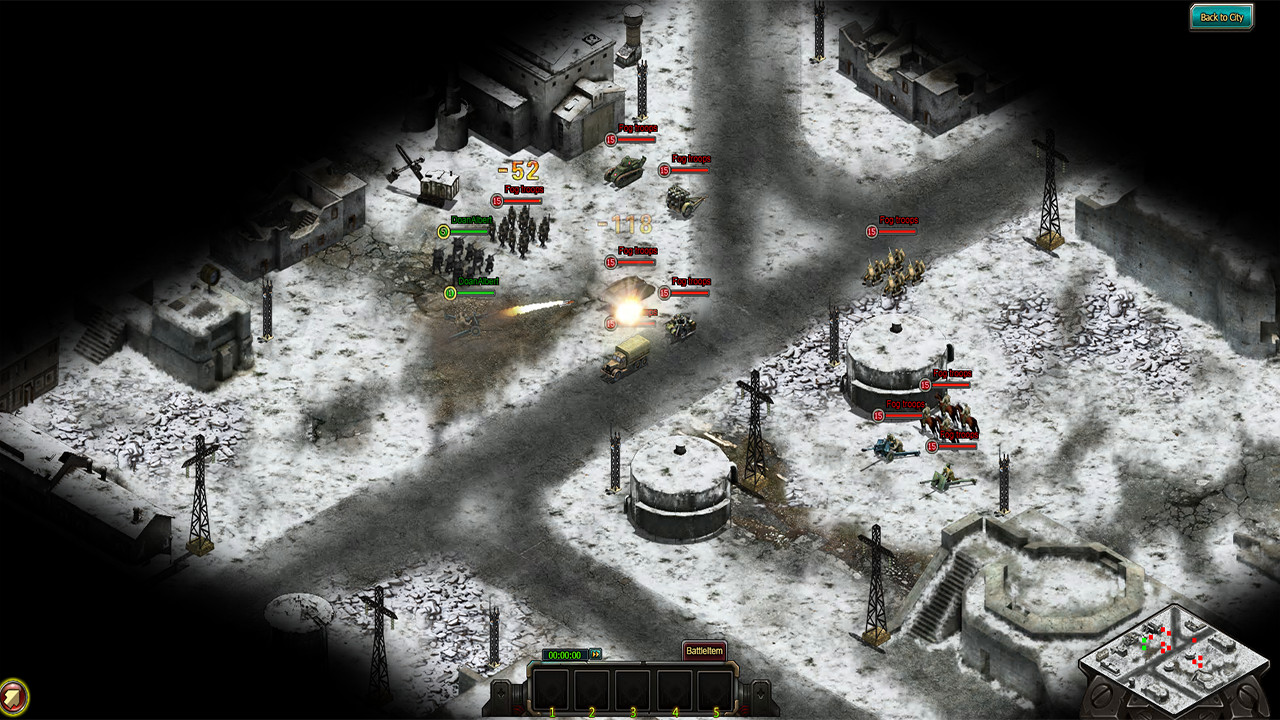
Task: Open the BattleItem panel
Action: (x=704, y=650)
